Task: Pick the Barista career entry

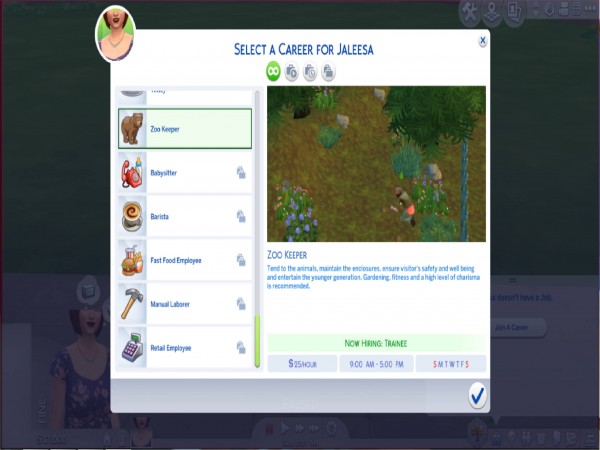Action: click(185, 216)
